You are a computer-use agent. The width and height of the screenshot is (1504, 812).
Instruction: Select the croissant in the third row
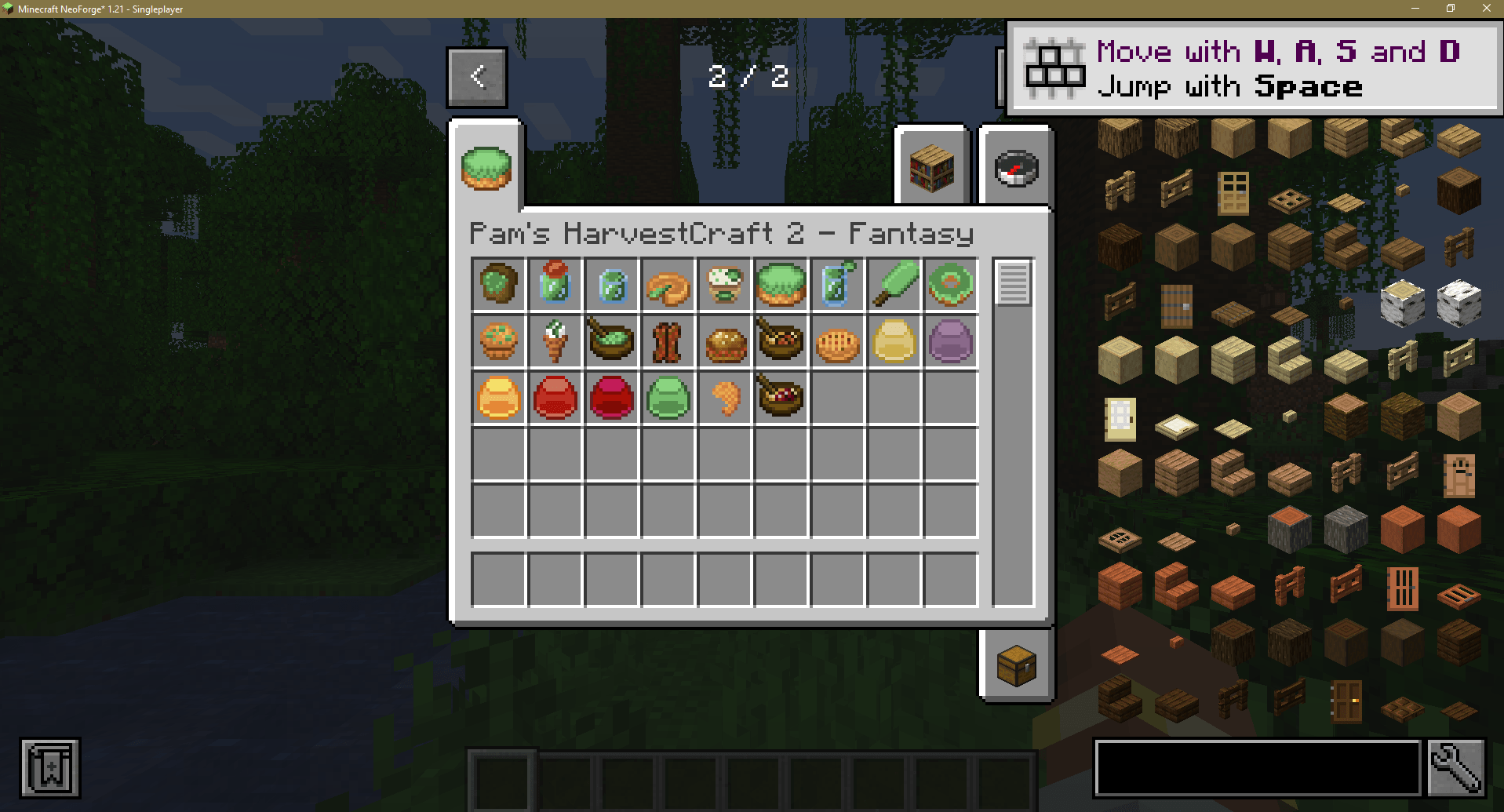coord(725,398)
